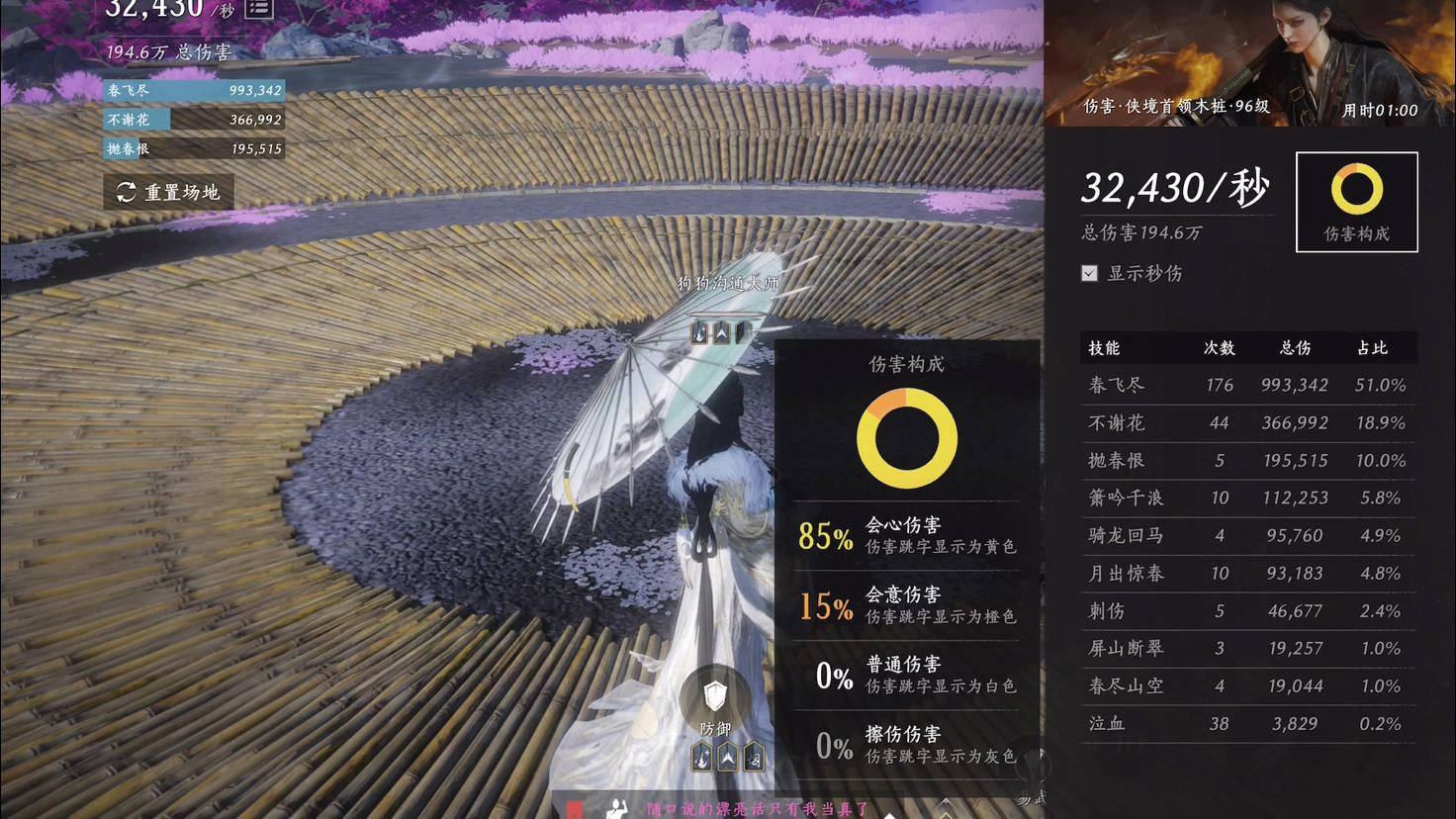Open the damage list icon beside DPS

coord(259,8)
